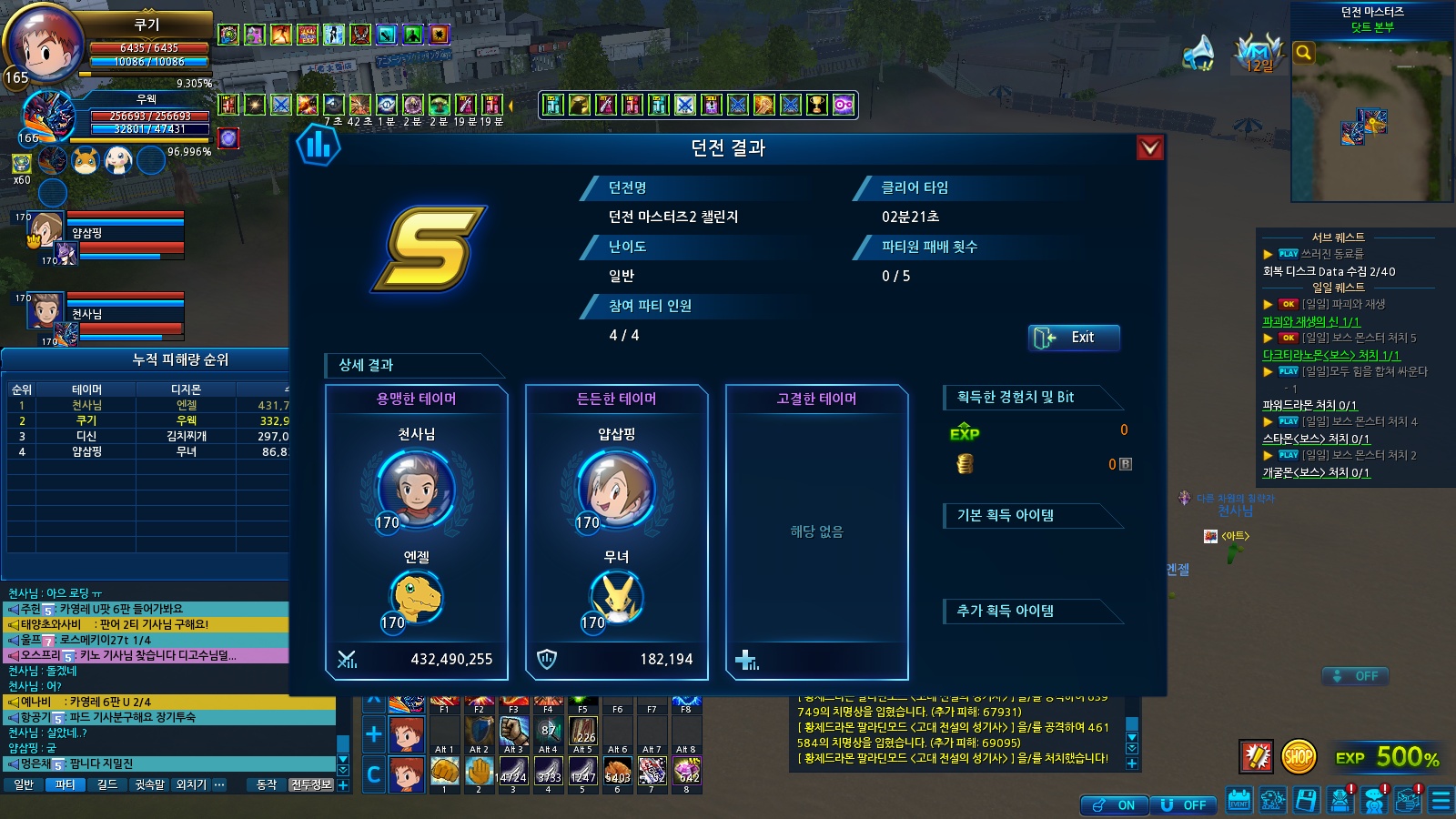Open the damage statistics chart icon
Viewport: 1456px width, 819px height.
coord(318,146)
